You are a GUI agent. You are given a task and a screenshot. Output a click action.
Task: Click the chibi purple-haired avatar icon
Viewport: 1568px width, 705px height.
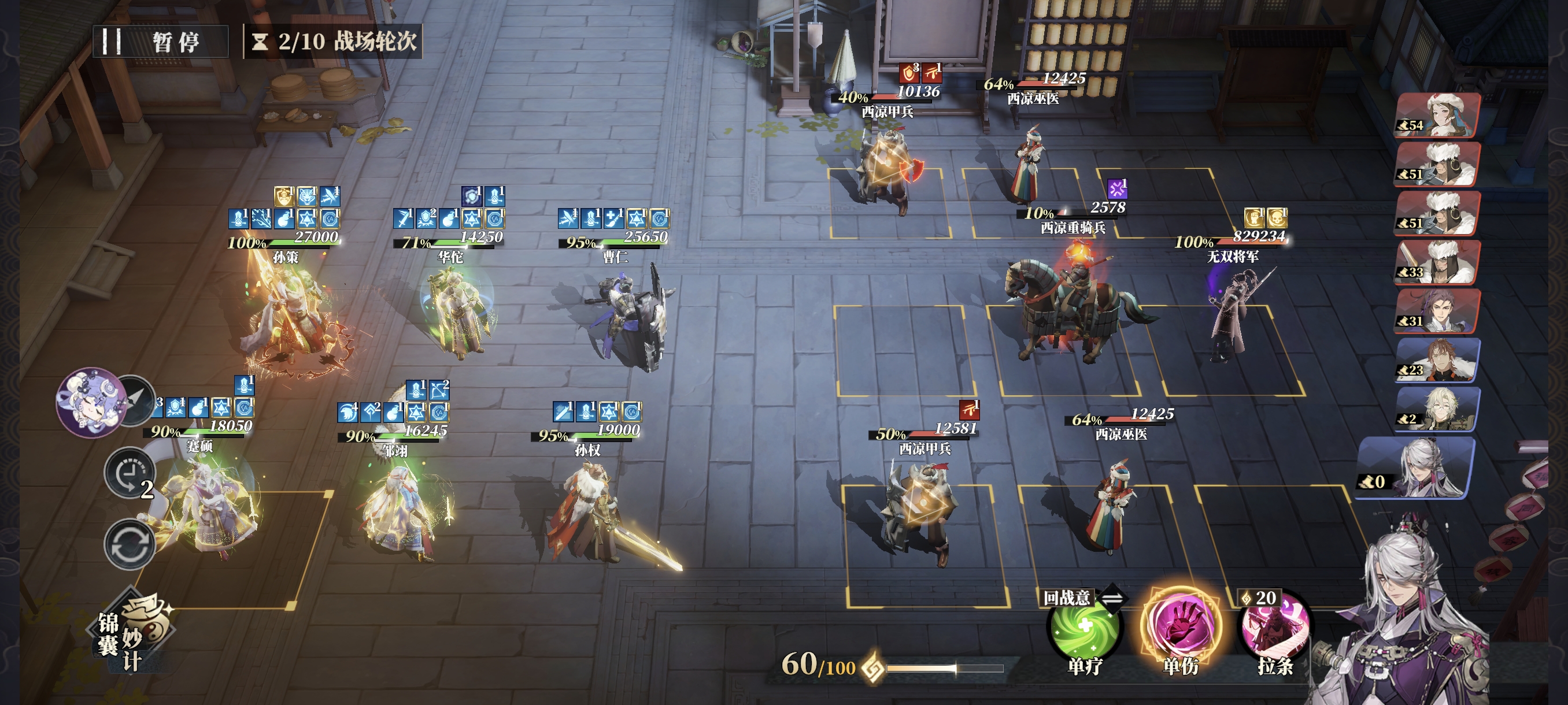pyautogui.click(x=89, y=402)
